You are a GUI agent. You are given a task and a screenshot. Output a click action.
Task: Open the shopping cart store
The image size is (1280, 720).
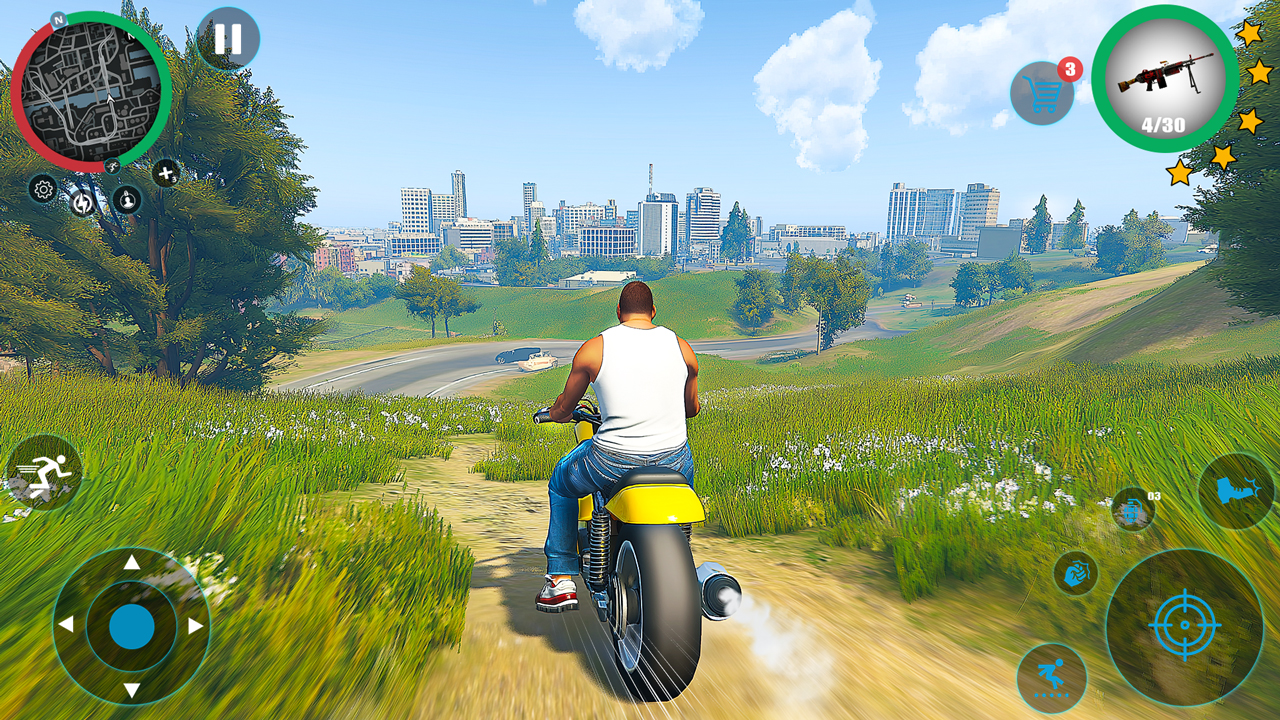click(1042, 94)
